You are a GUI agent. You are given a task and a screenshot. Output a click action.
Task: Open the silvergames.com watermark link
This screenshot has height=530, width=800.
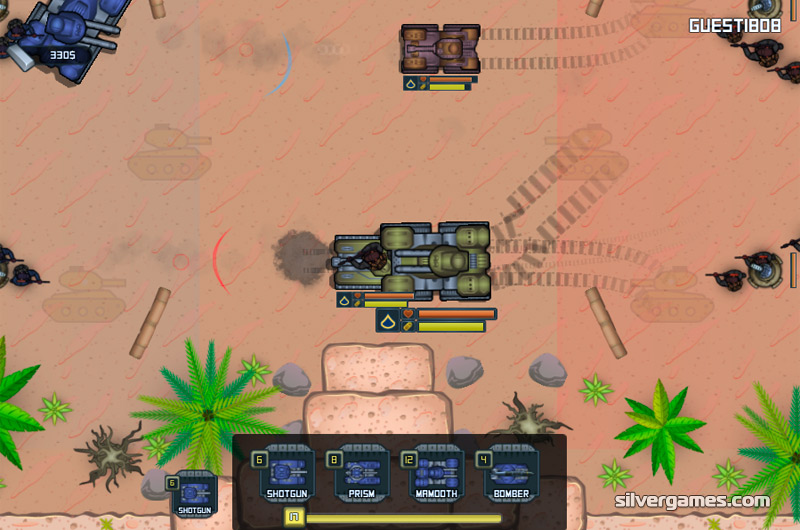[693, 501]
